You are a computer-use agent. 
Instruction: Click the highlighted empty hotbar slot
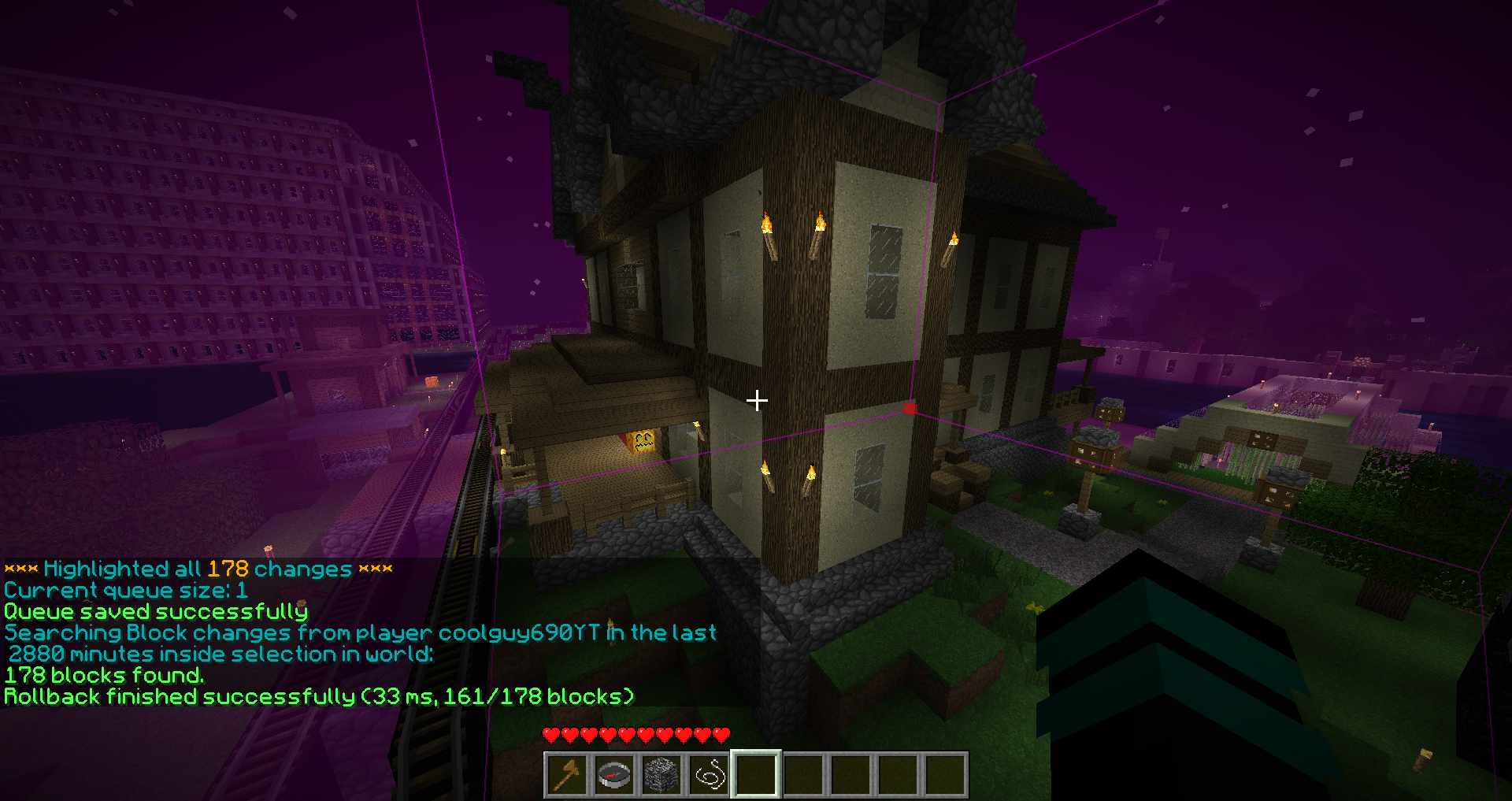click(x=756, y=775)
